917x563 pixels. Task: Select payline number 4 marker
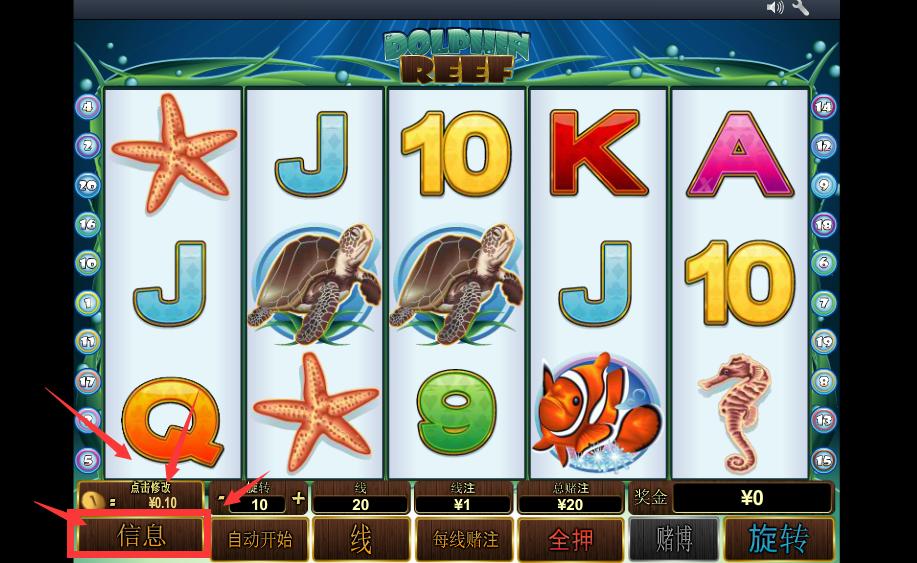[88, 106]
